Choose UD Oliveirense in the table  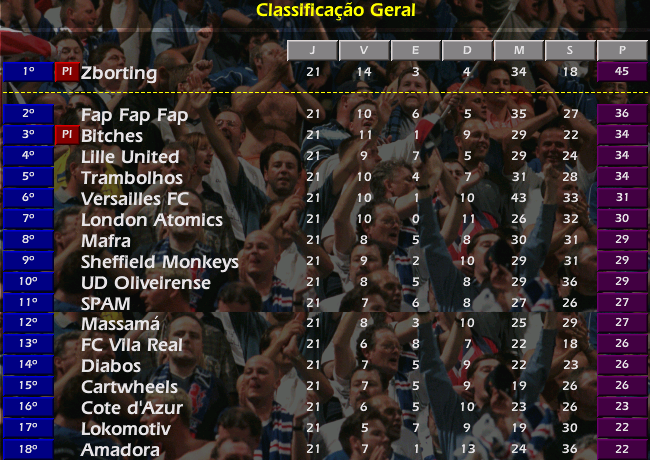click(x=146, y=283)
